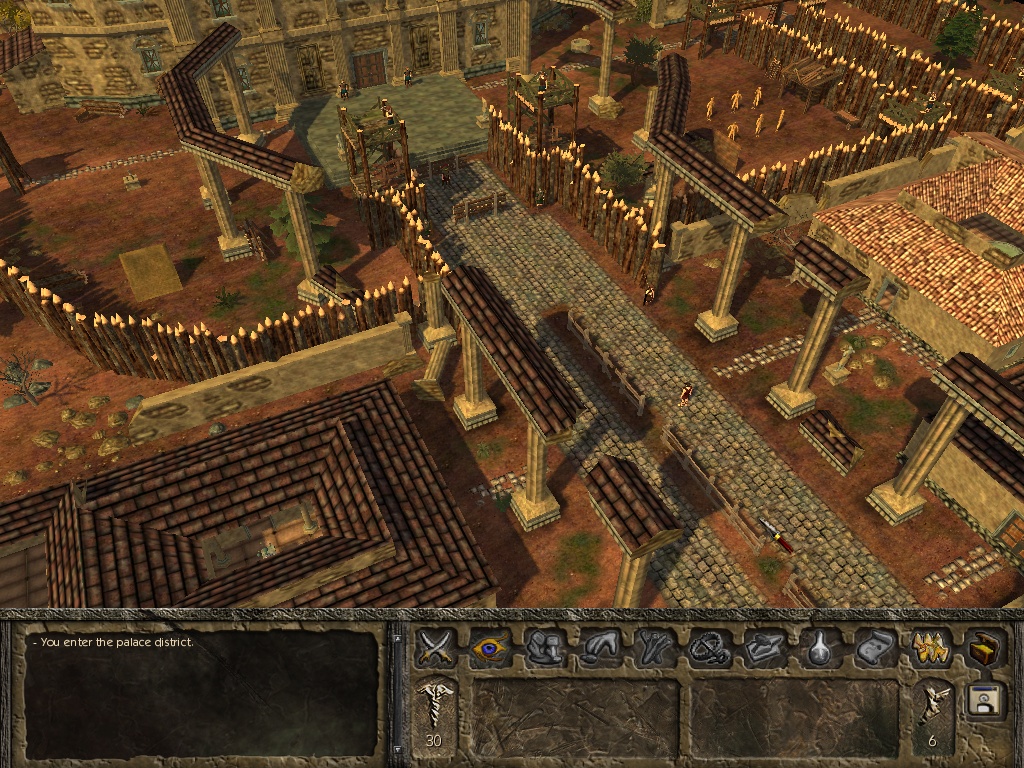
Task: Click the golden party figures icon
Action: [931, 648]
